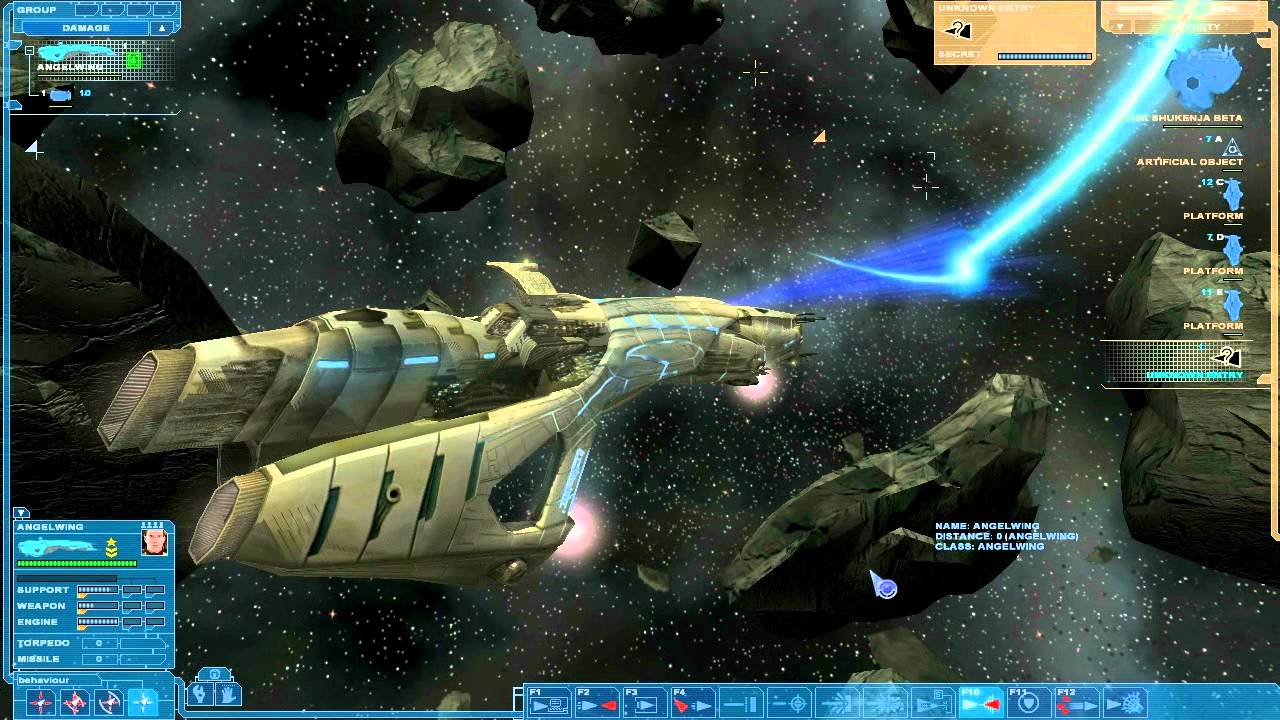This screenshot has width=1280, height=720.
Task: Toggle the first red behaviour stance icon
Action: point(41,700)
